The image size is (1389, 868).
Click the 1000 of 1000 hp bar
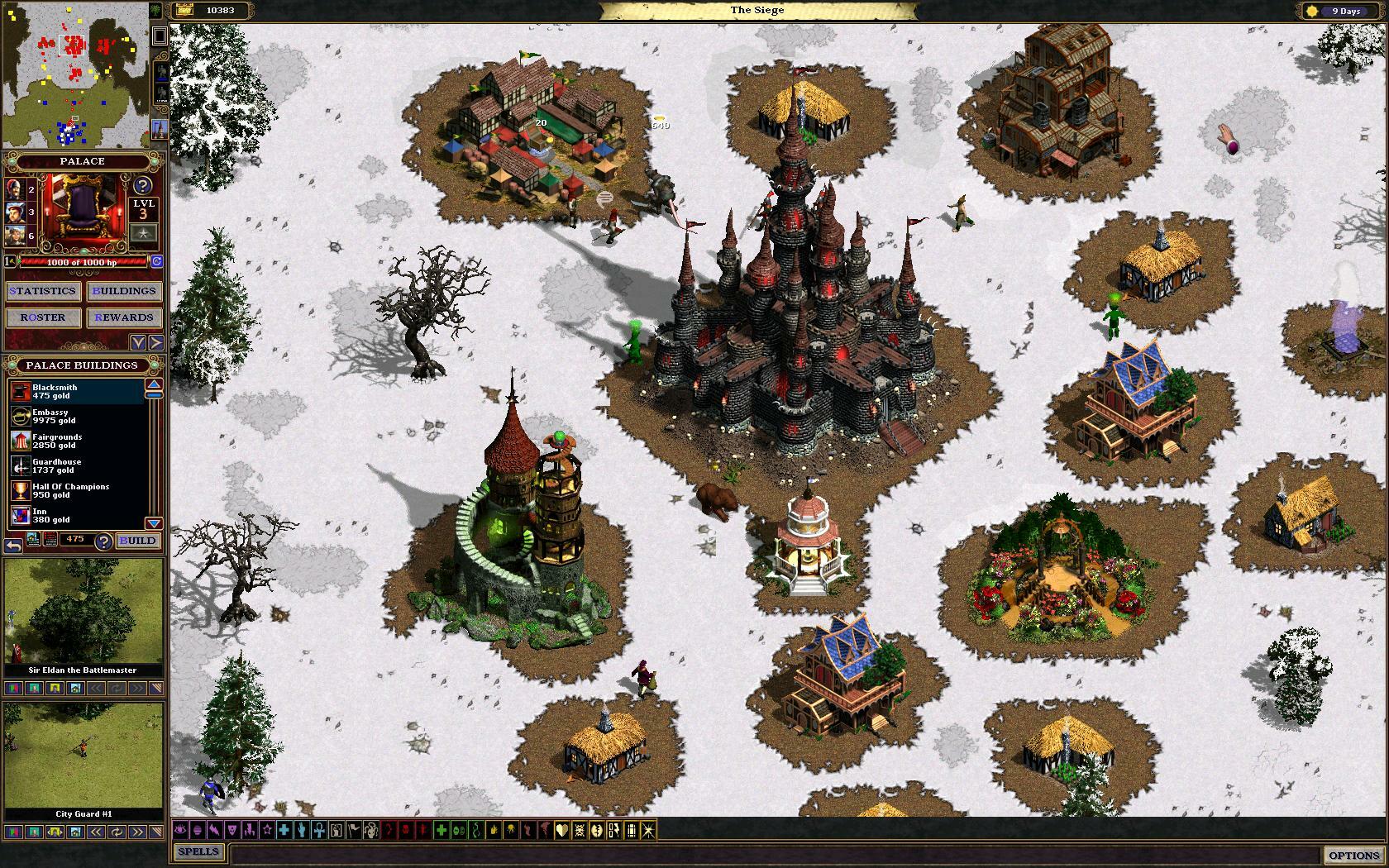pos(84,262)
